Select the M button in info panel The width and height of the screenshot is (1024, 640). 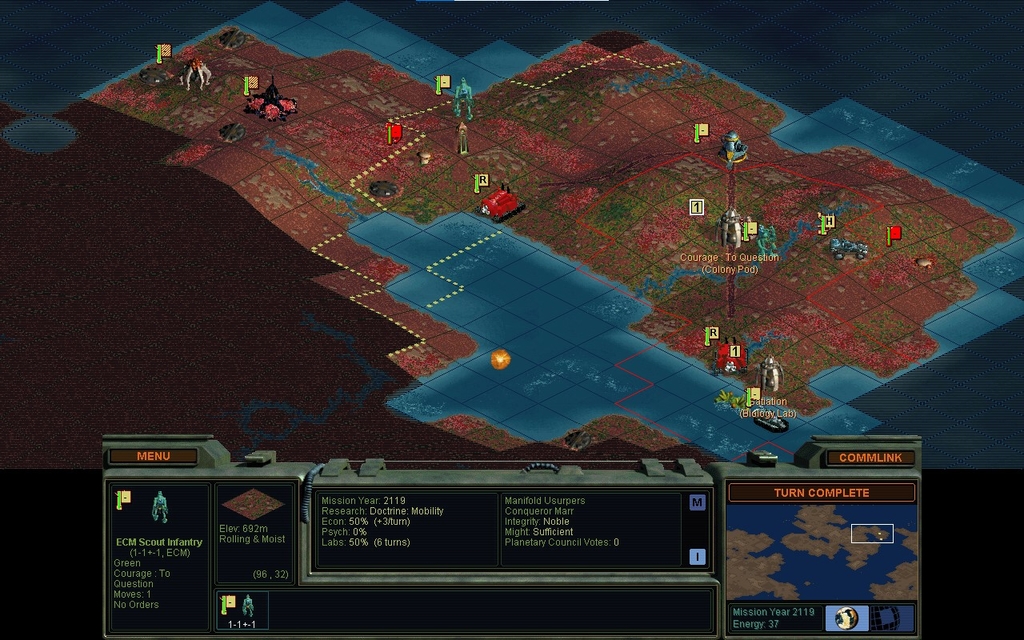(x=697, y=502)
